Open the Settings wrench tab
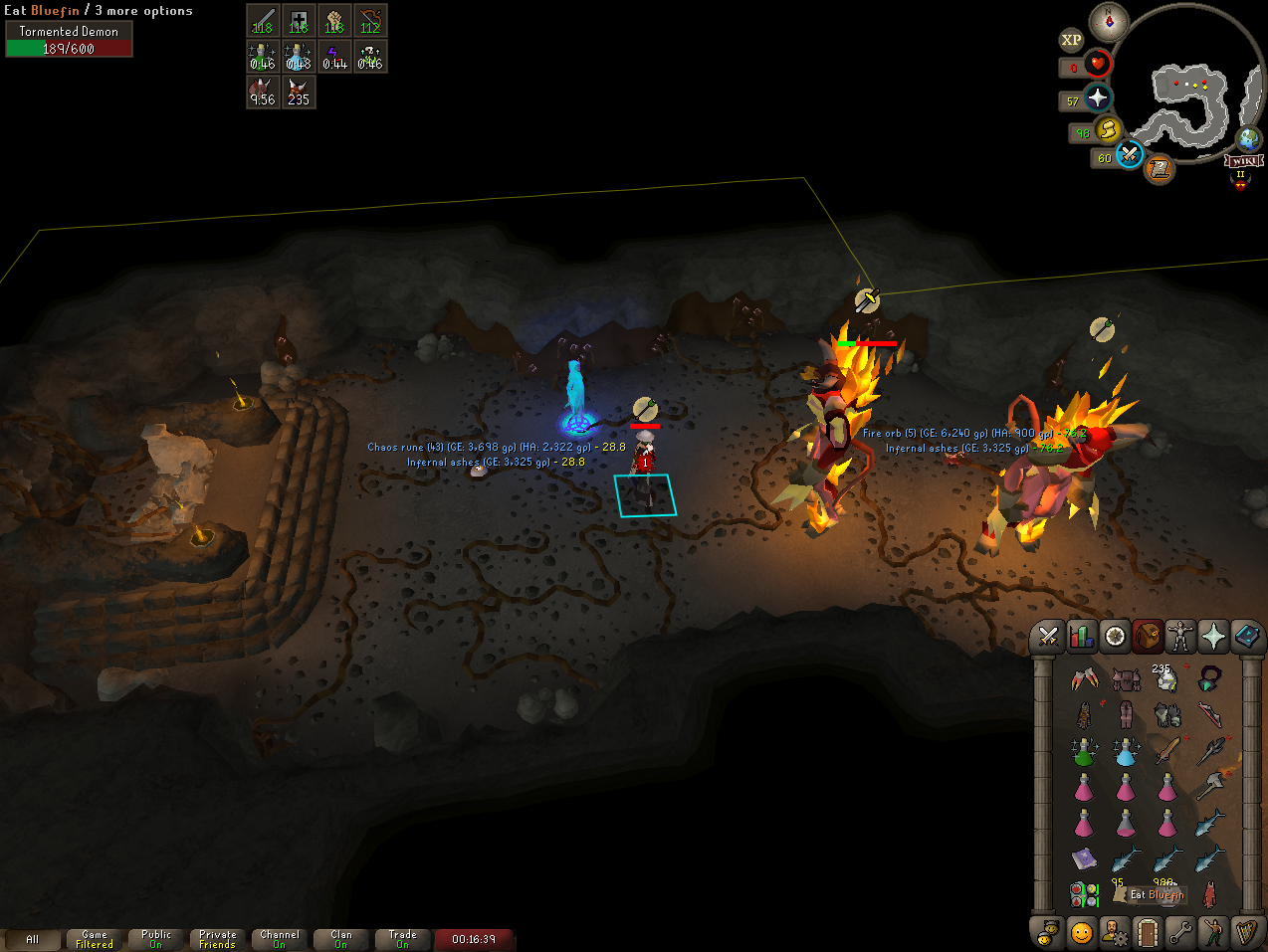The image size is (1268, 952). 1180,933
